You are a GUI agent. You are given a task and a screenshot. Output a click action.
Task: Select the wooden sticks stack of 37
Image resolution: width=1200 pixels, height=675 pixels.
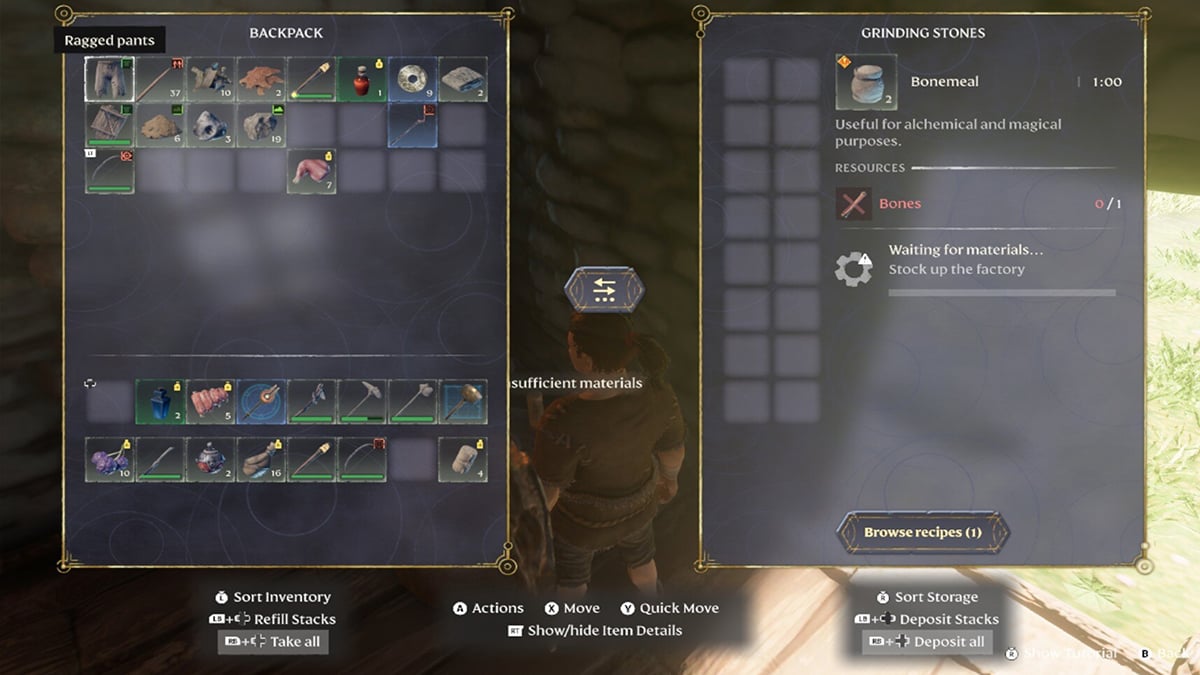pyautogui.click(x=160, y=80)
